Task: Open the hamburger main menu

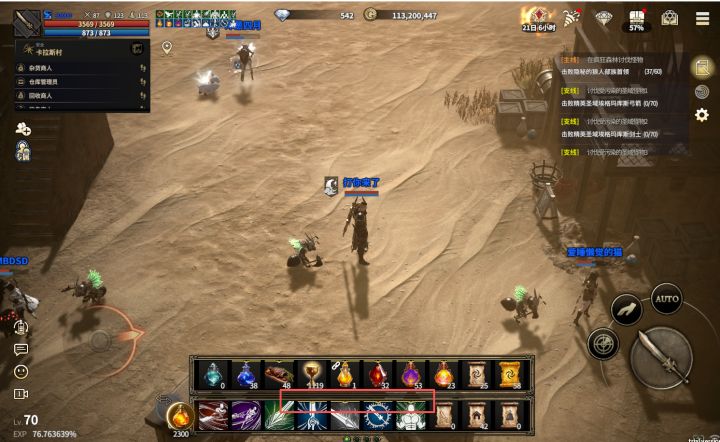Action: point(700,17)
